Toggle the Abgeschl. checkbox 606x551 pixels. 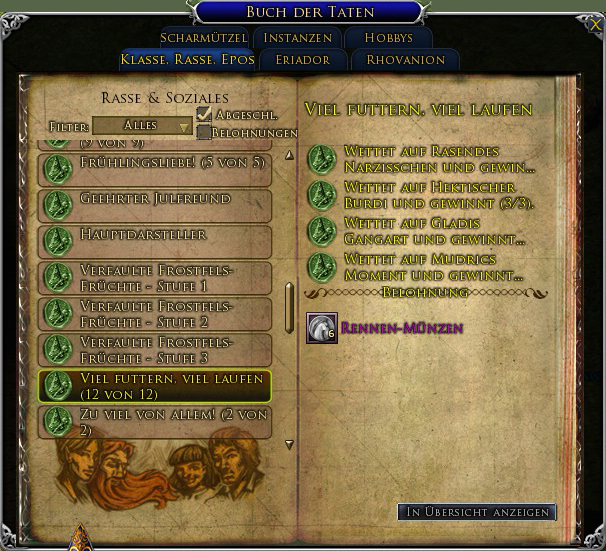point(204,114)
